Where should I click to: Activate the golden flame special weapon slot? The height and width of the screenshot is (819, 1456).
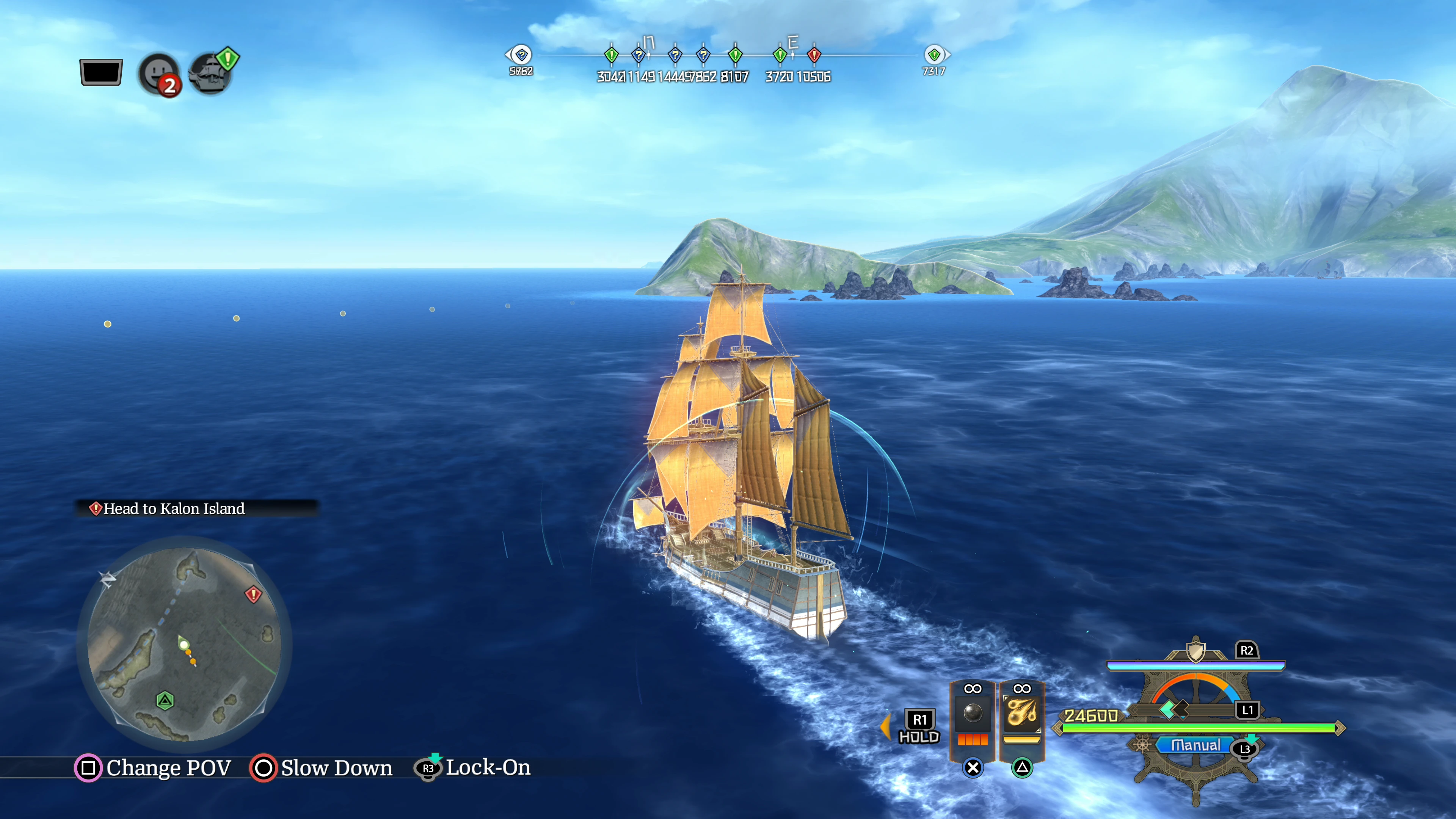1021,714
